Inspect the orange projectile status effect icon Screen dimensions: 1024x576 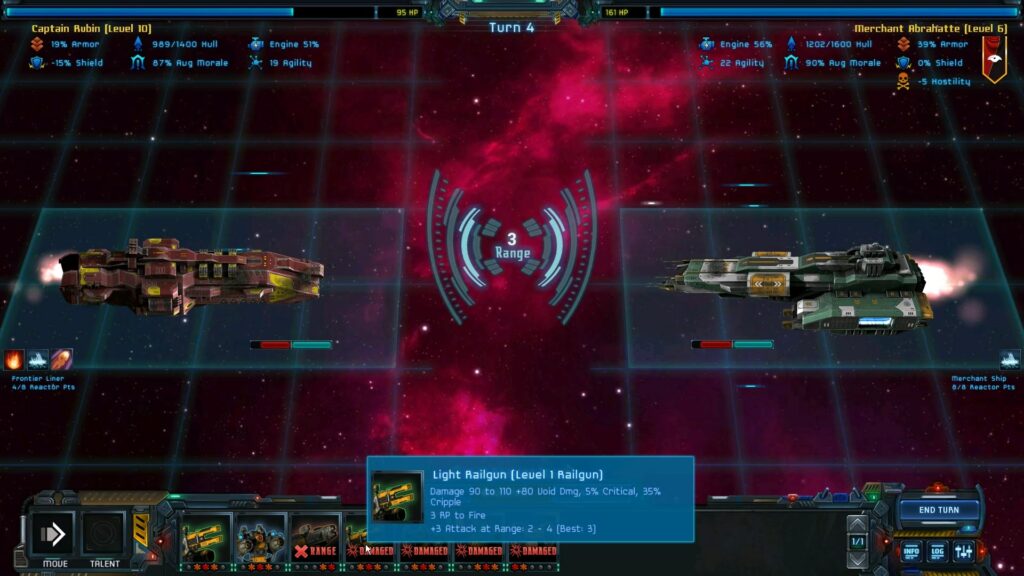click(62, 360)
